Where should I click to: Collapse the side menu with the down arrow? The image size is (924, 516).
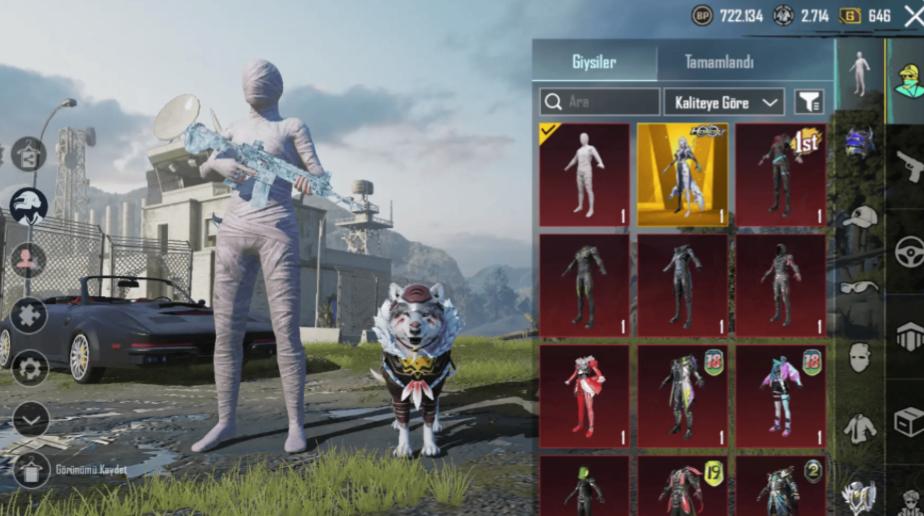[x=30, y=419]
